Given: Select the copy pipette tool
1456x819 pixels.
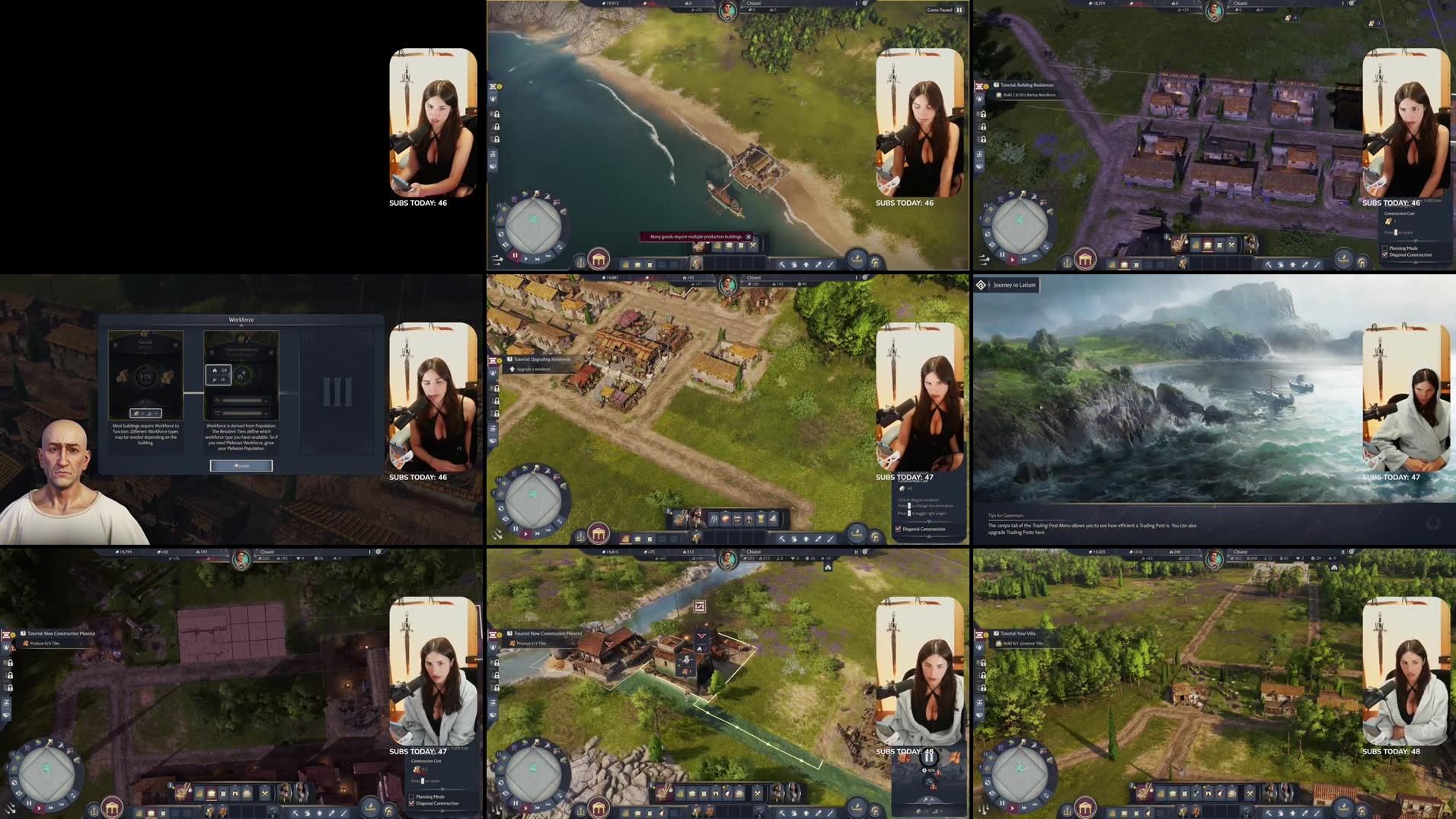Looking at the screenshot, I should 817,263.
